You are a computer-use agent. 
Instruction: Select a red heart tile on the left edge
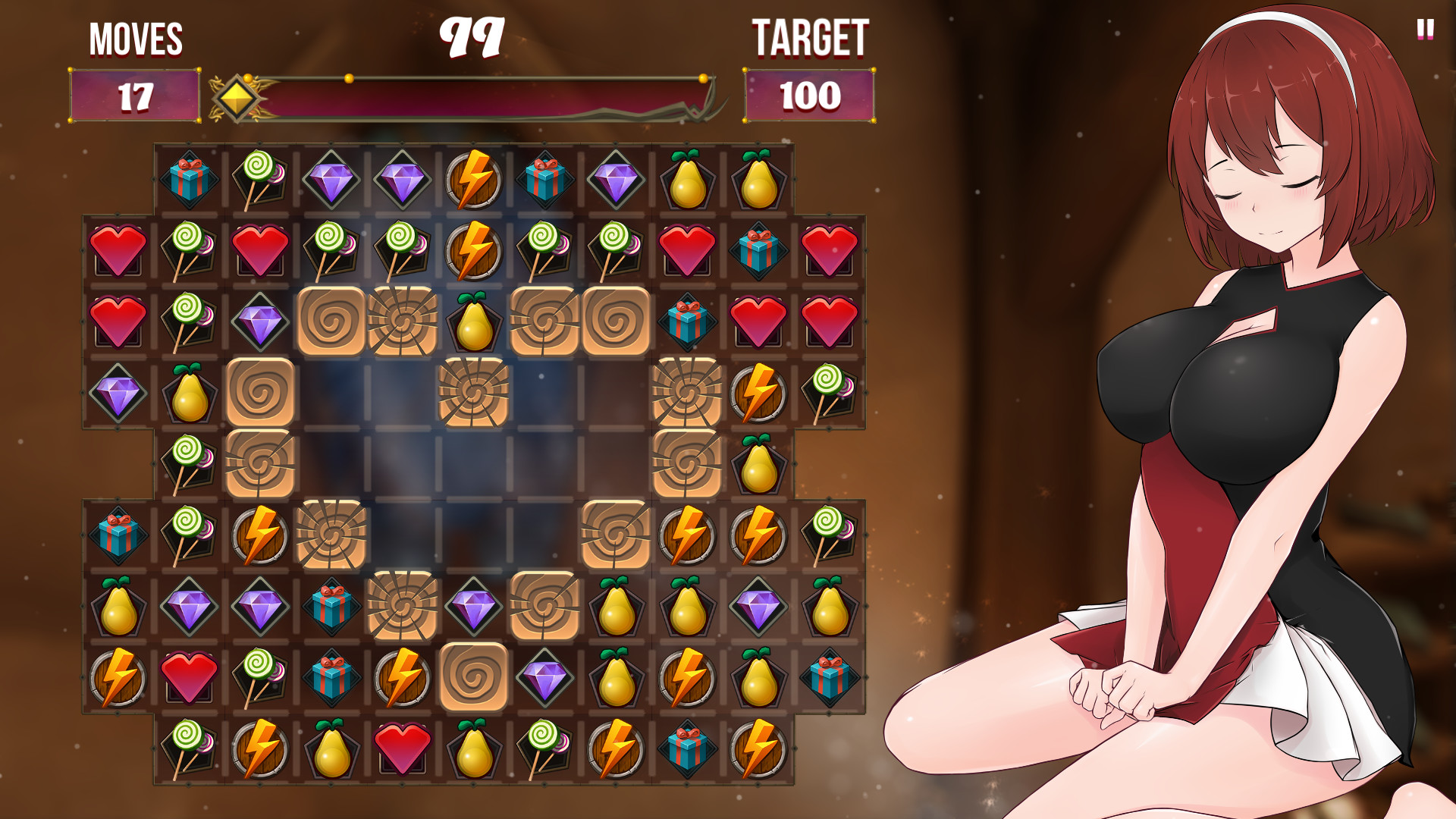tap(118, 250)
